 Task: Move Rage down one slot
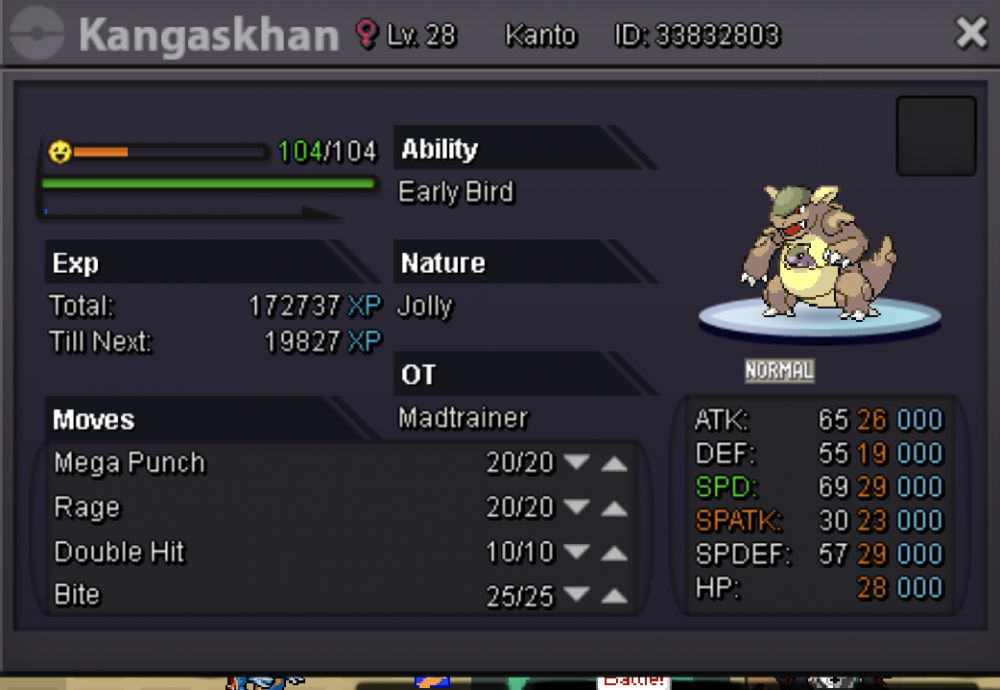(576, 508)
